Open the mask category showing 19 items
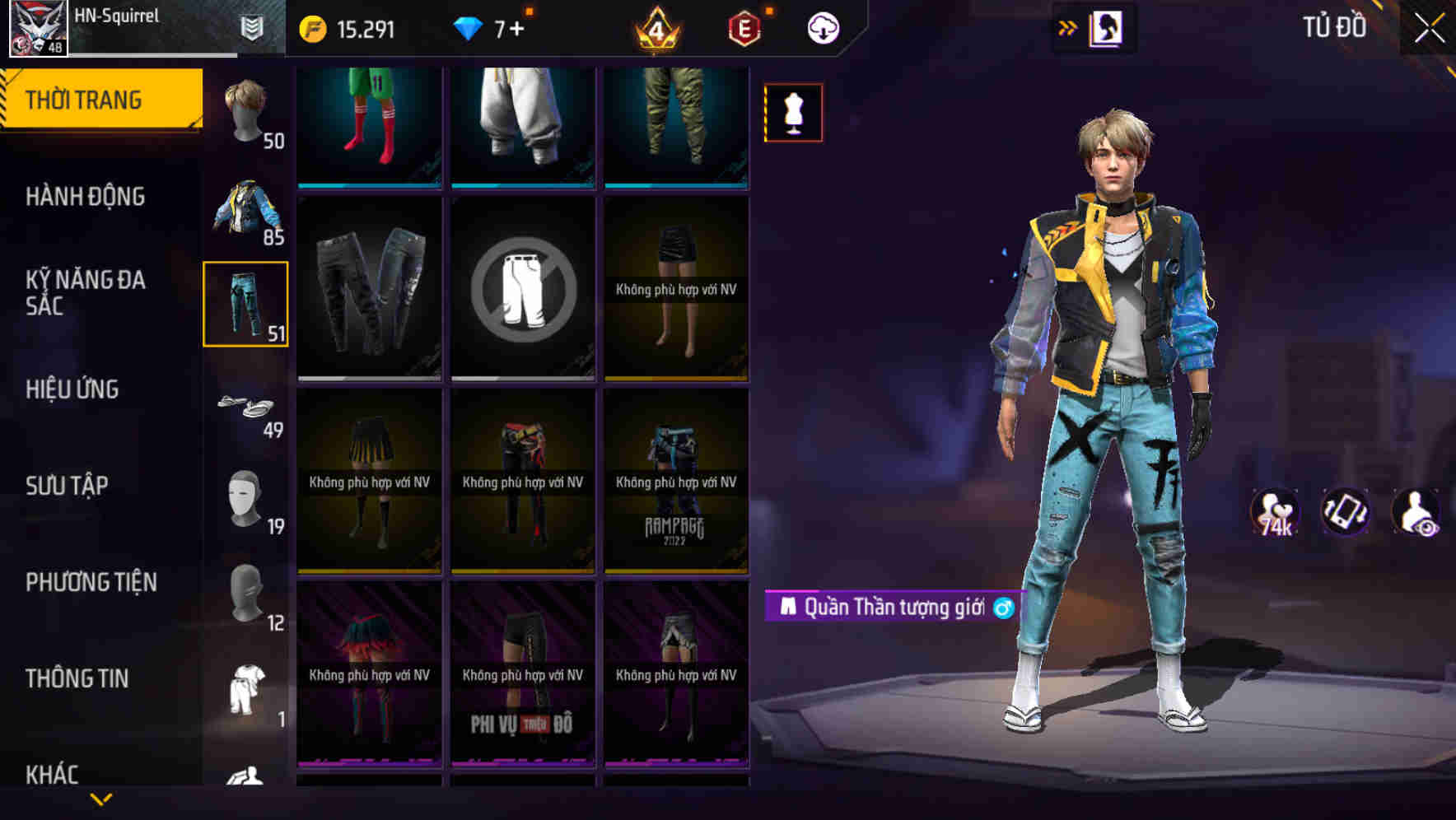The height and width of the screenshot is (820, 1456). pyautogui.click(x=245, y=494)
